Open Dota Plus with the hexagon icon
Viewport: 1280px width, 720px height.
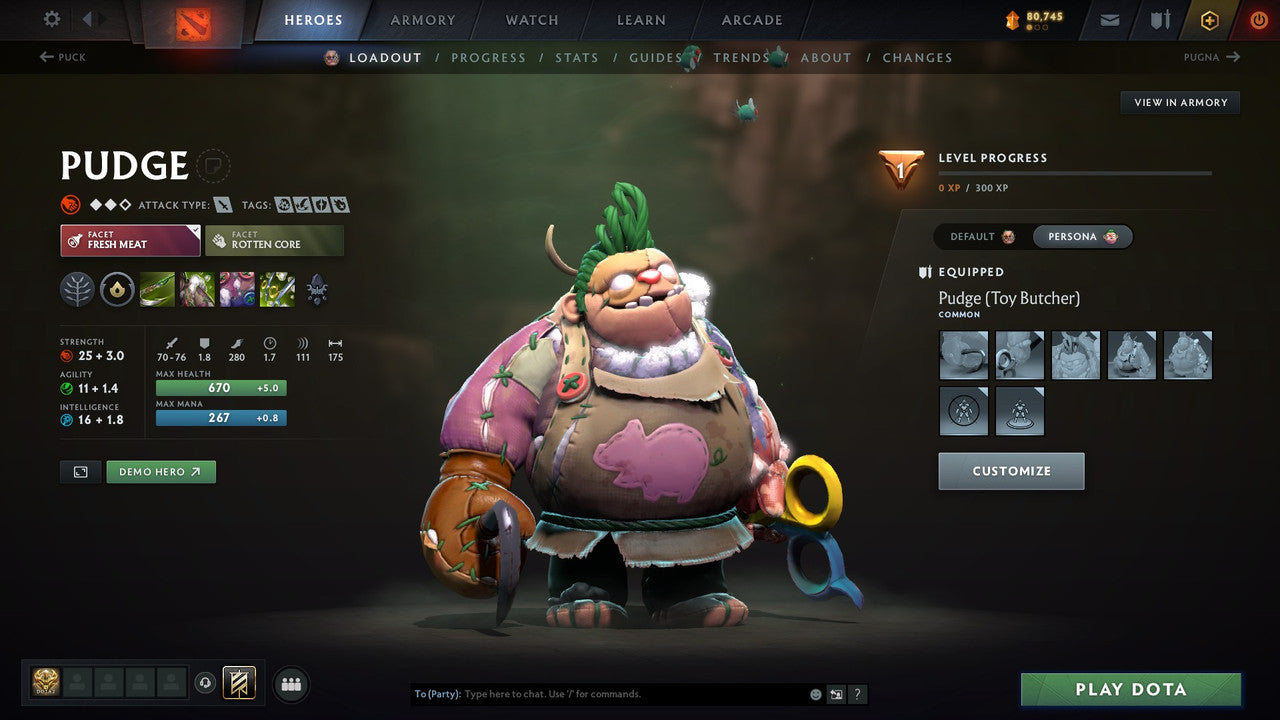1210,20
